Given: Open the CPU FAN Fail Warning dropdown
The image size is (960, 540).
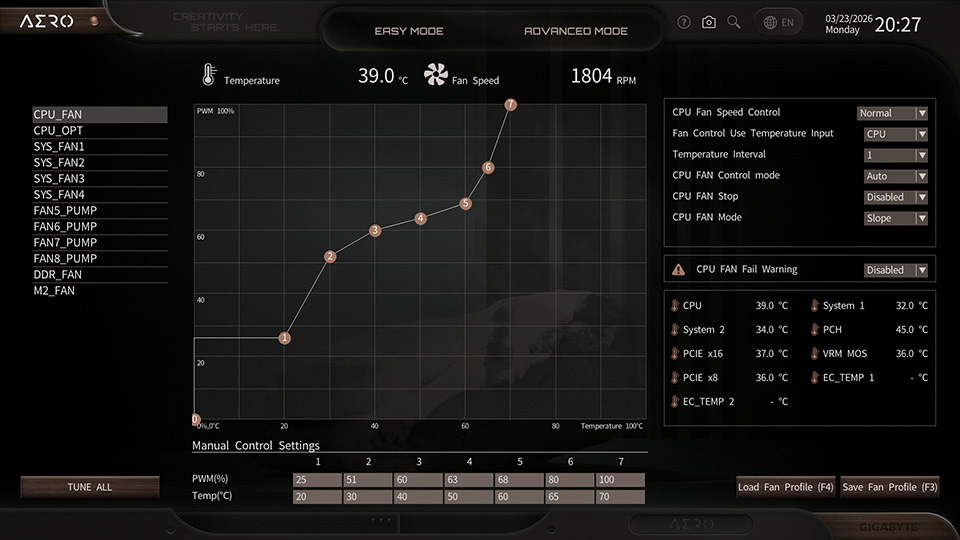Looking at the screenshot, I should coord(896,270).
